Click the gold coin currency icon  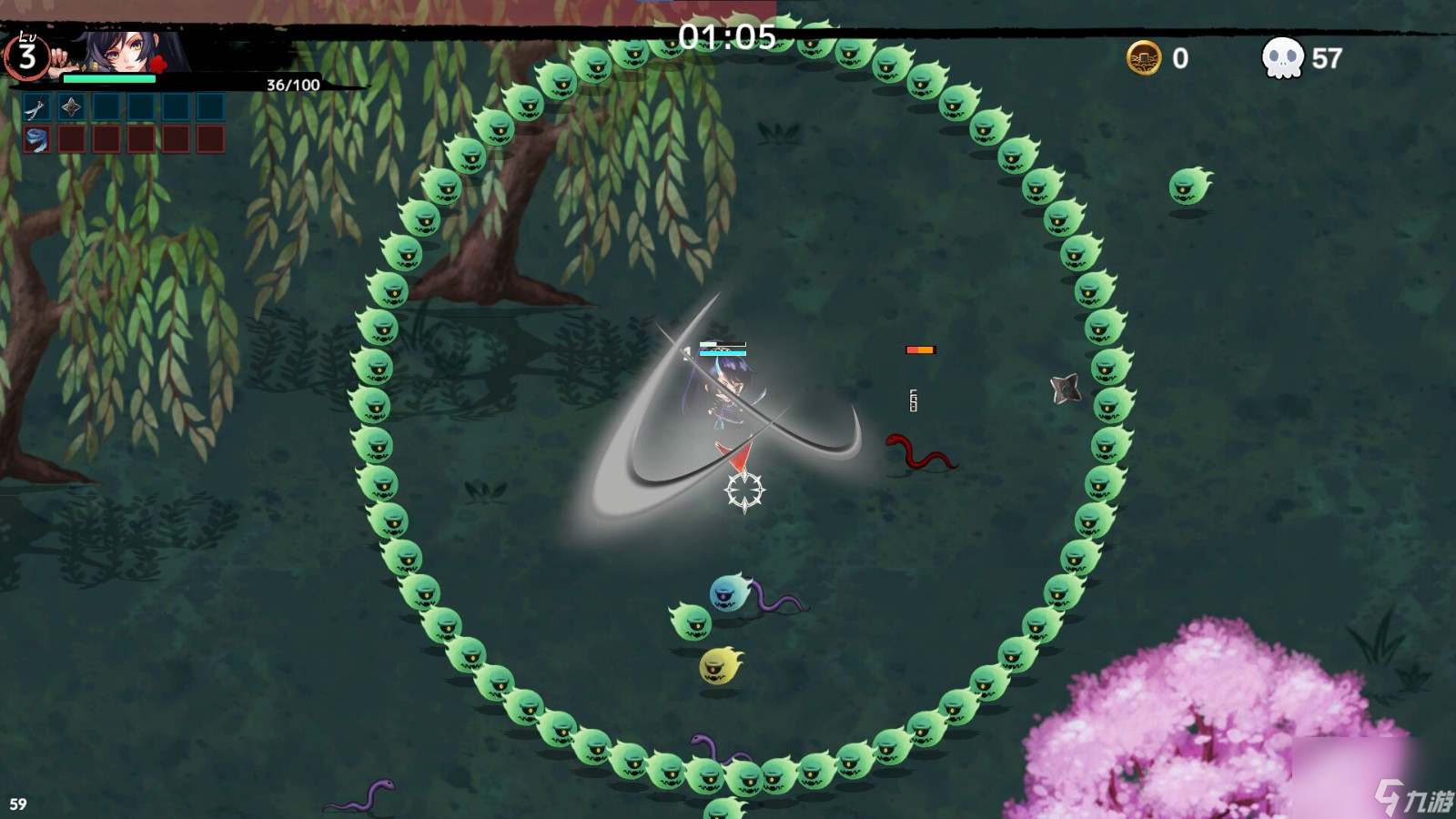(x=1143, y=59)
